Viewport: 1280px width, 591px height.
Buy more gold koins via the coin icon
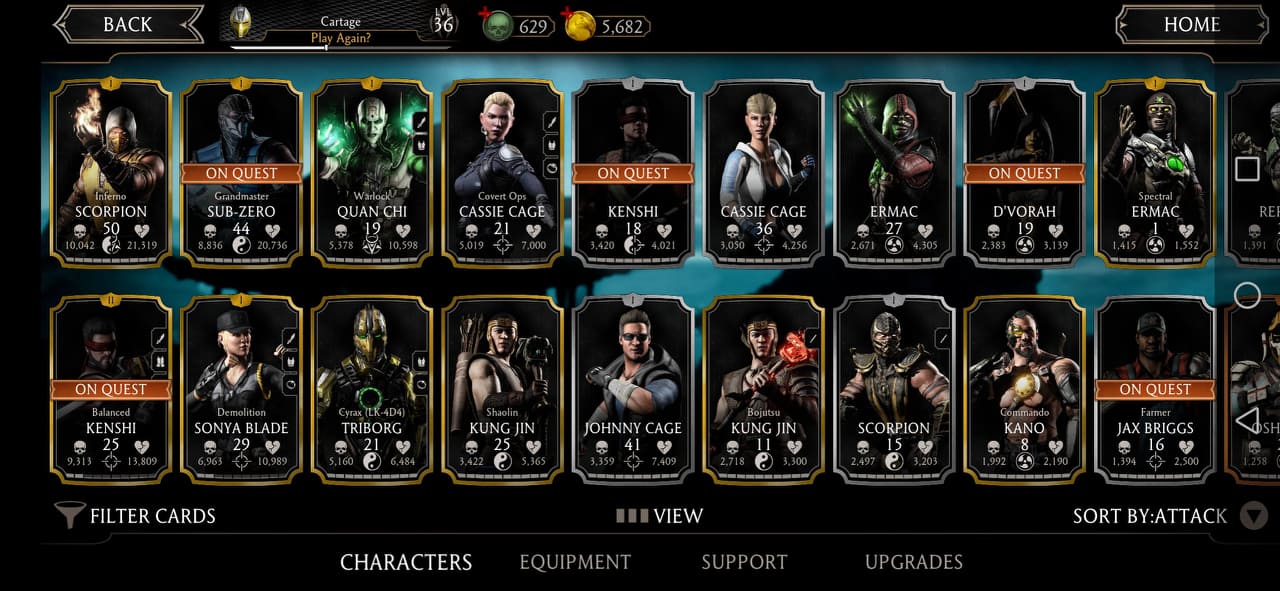[578, 26]
